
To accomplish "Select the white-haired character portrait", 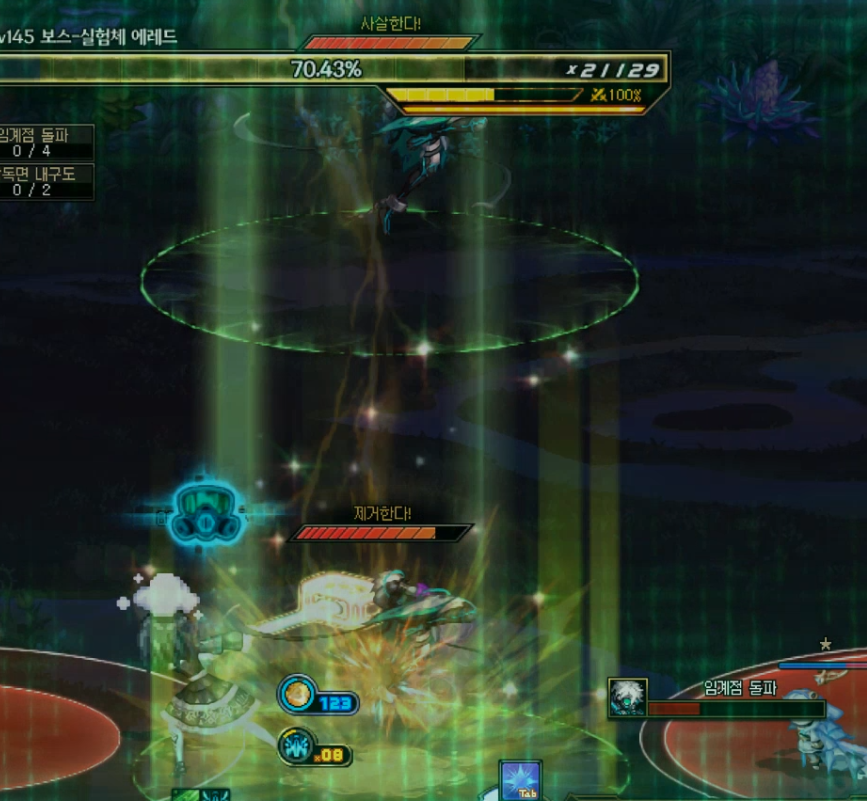I will [627, 697].
